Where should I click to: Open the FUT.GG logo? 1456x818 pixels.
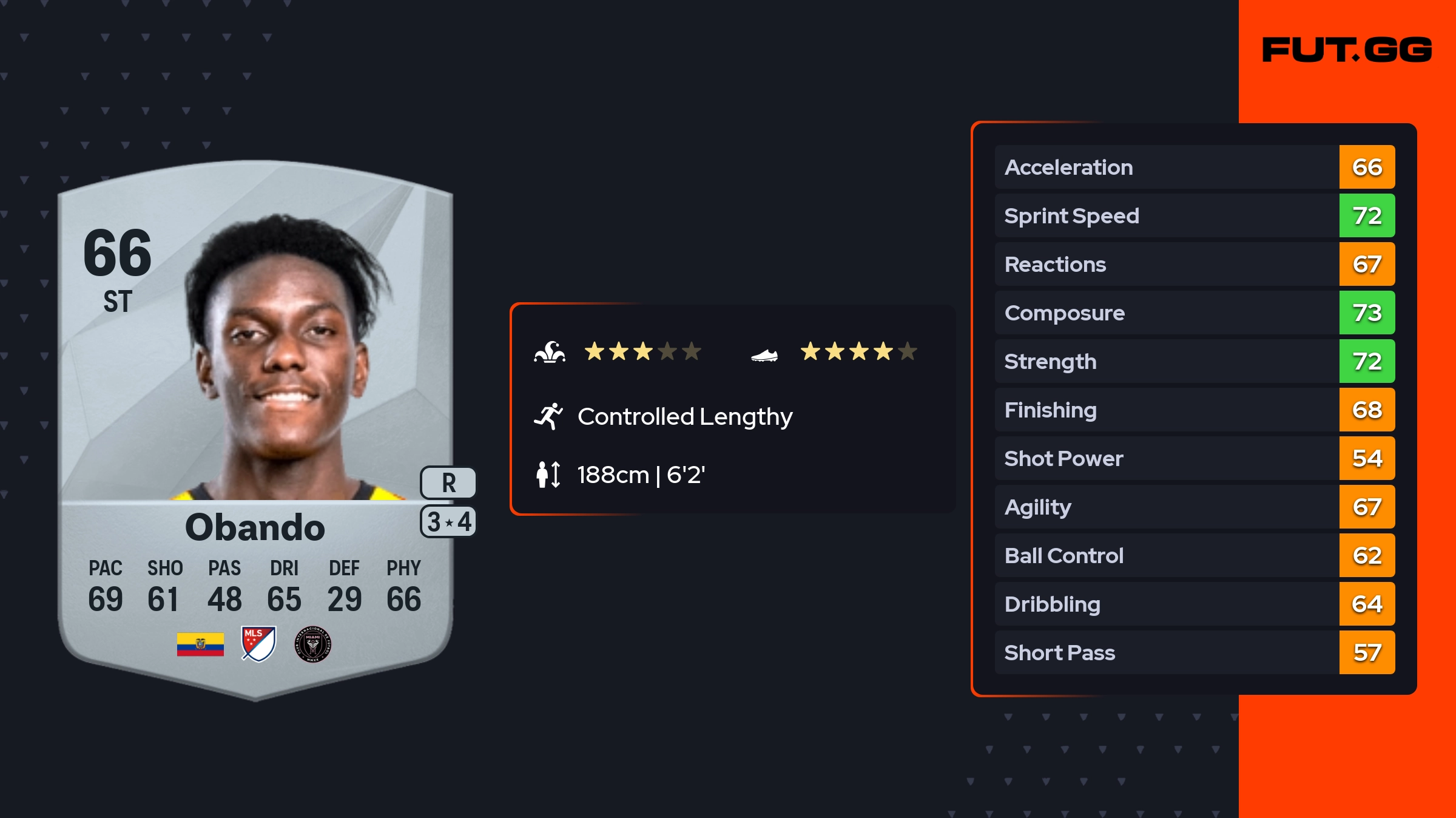pyautogui.click(x=1347, y=50)
